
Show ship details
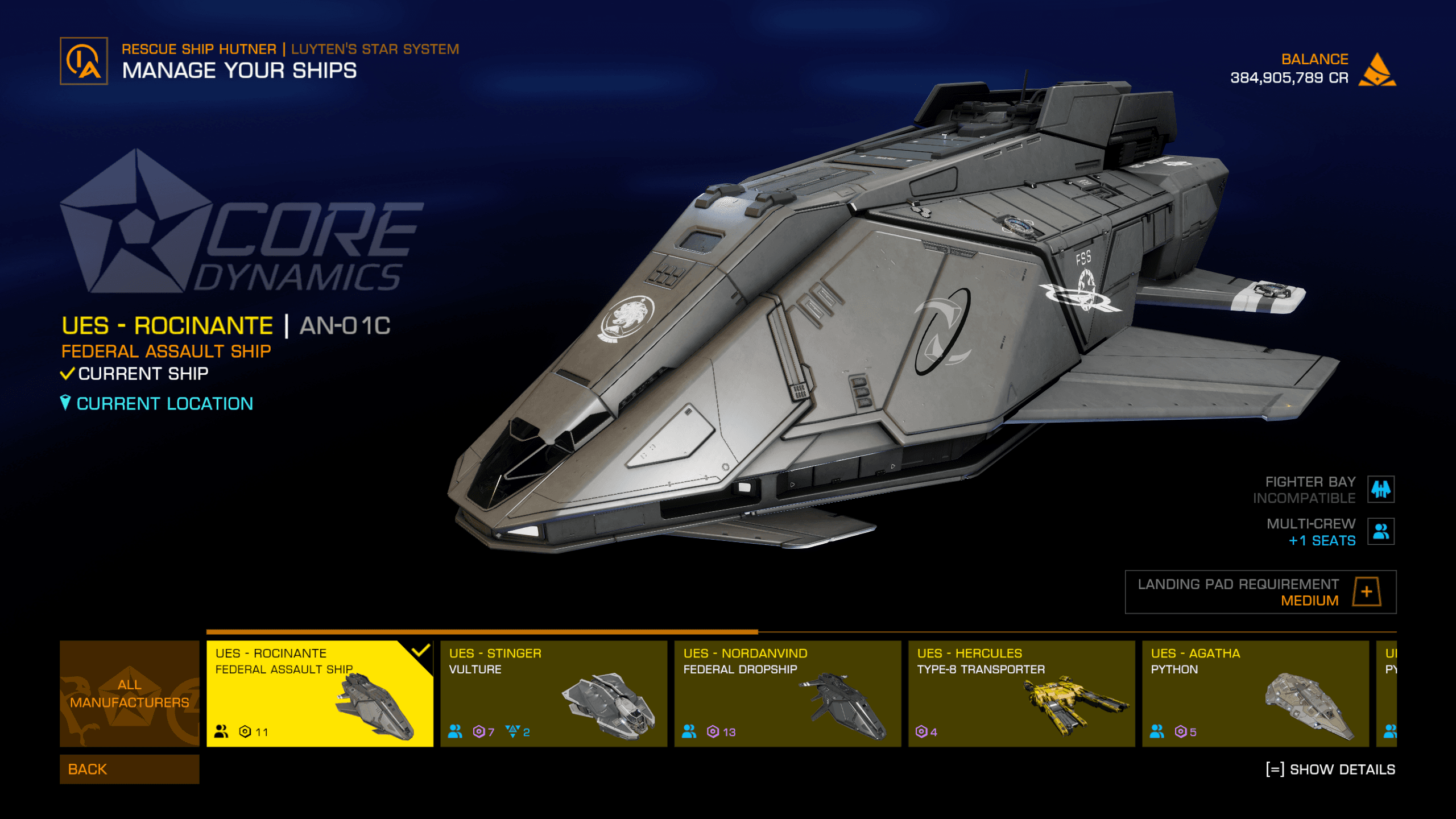pos(1330,770)
